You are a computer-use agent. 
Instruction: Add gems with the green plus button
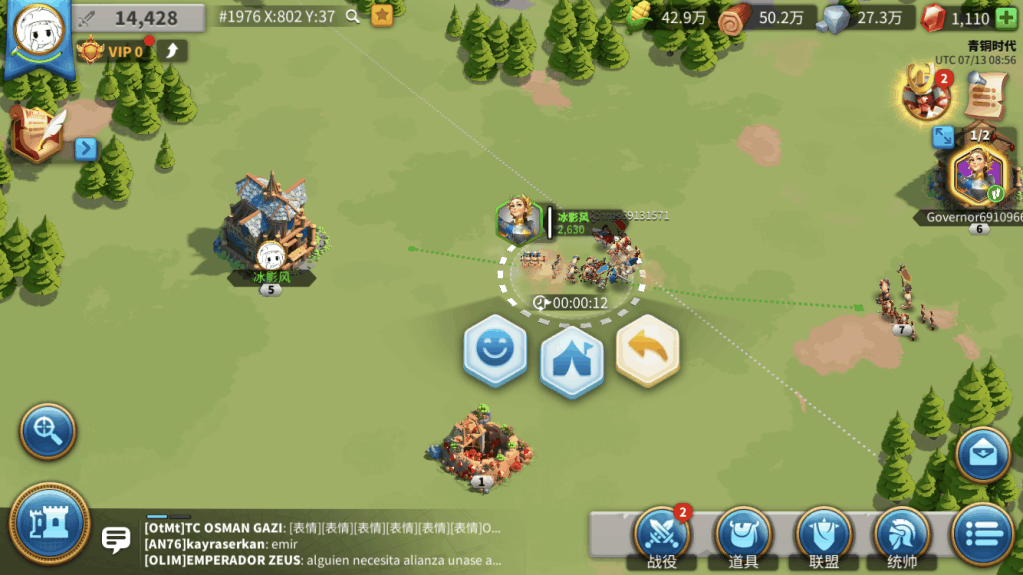tap(1005, 18)
